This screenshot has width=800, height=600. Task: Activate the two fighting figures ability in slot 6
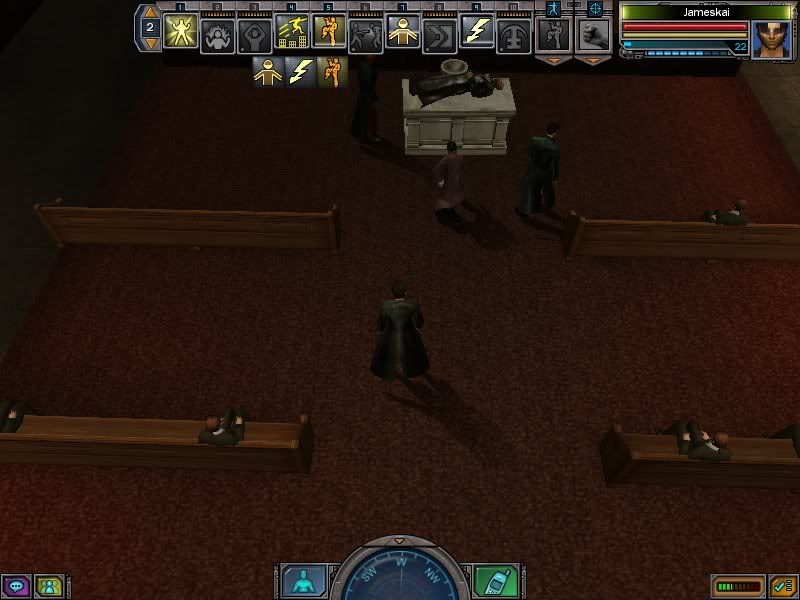point(365,31)
